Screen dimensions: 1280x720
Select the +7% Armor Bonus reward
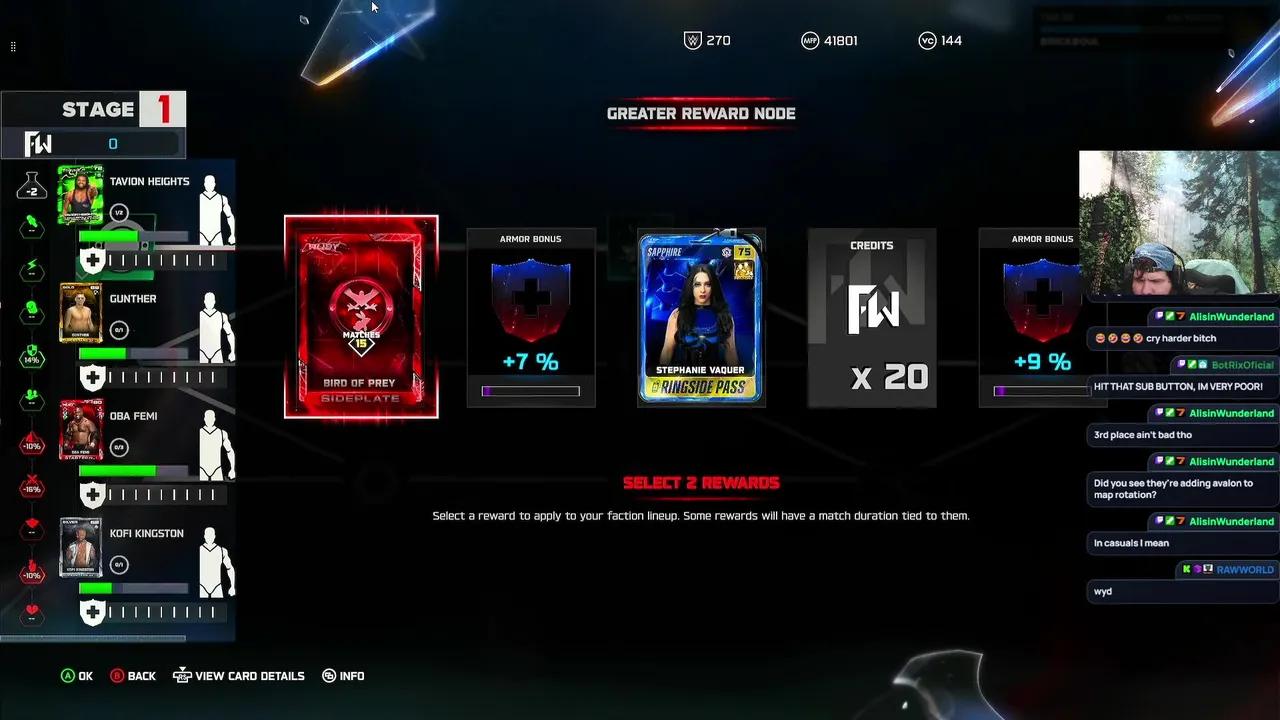pyautogui.click(x=531, y=318)
